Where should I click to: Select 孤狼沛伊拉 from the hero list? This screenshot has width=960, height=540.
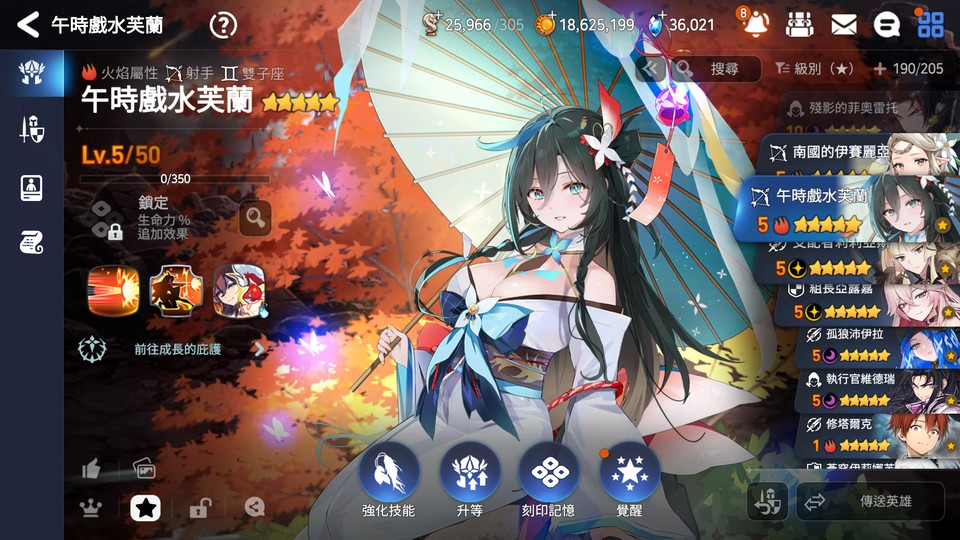click(870, 345)
